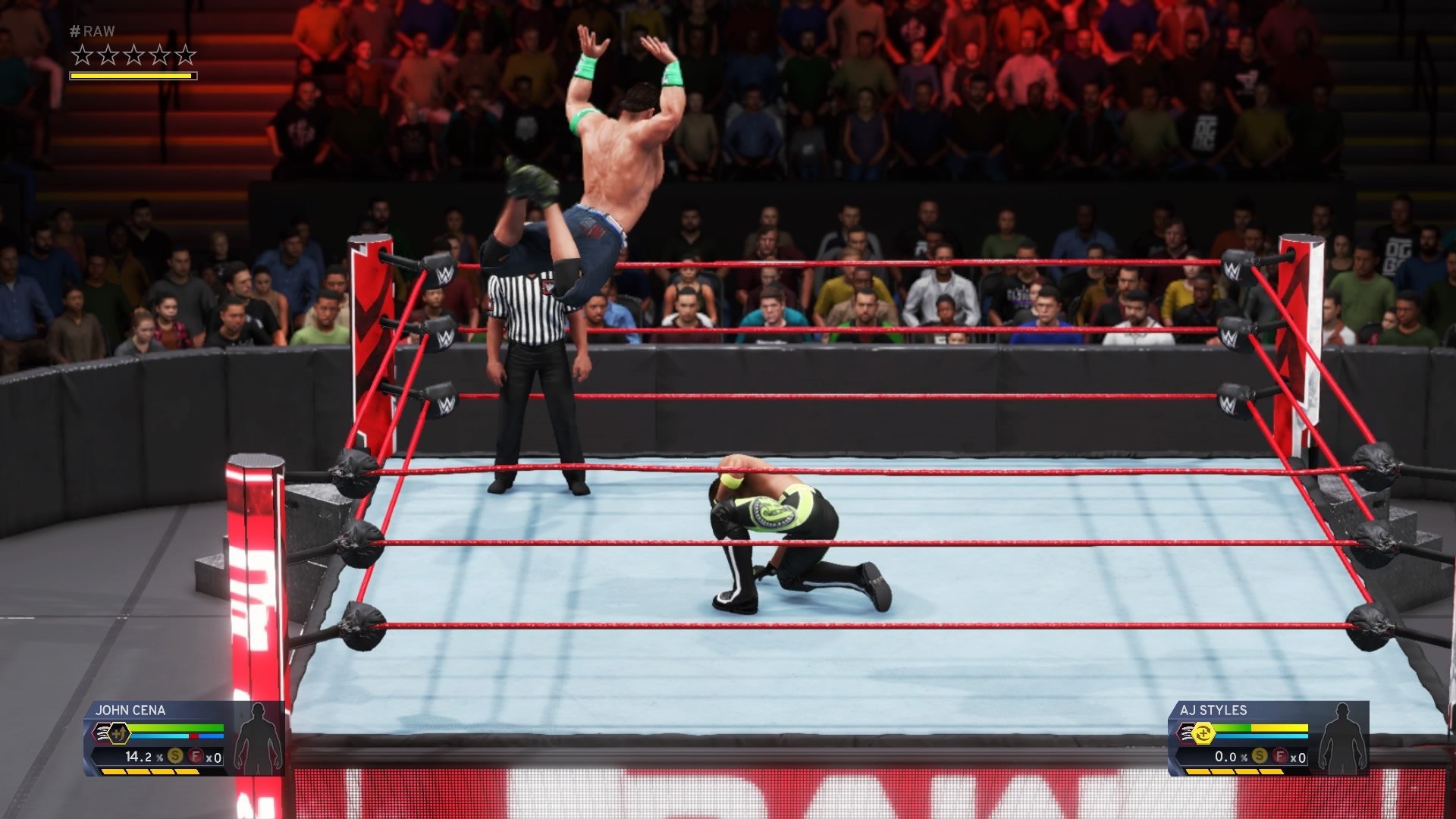Activate John Cena's yellow hexagon payback icon
Screen dimensions: 1456x819
click(x=119, y=733)
